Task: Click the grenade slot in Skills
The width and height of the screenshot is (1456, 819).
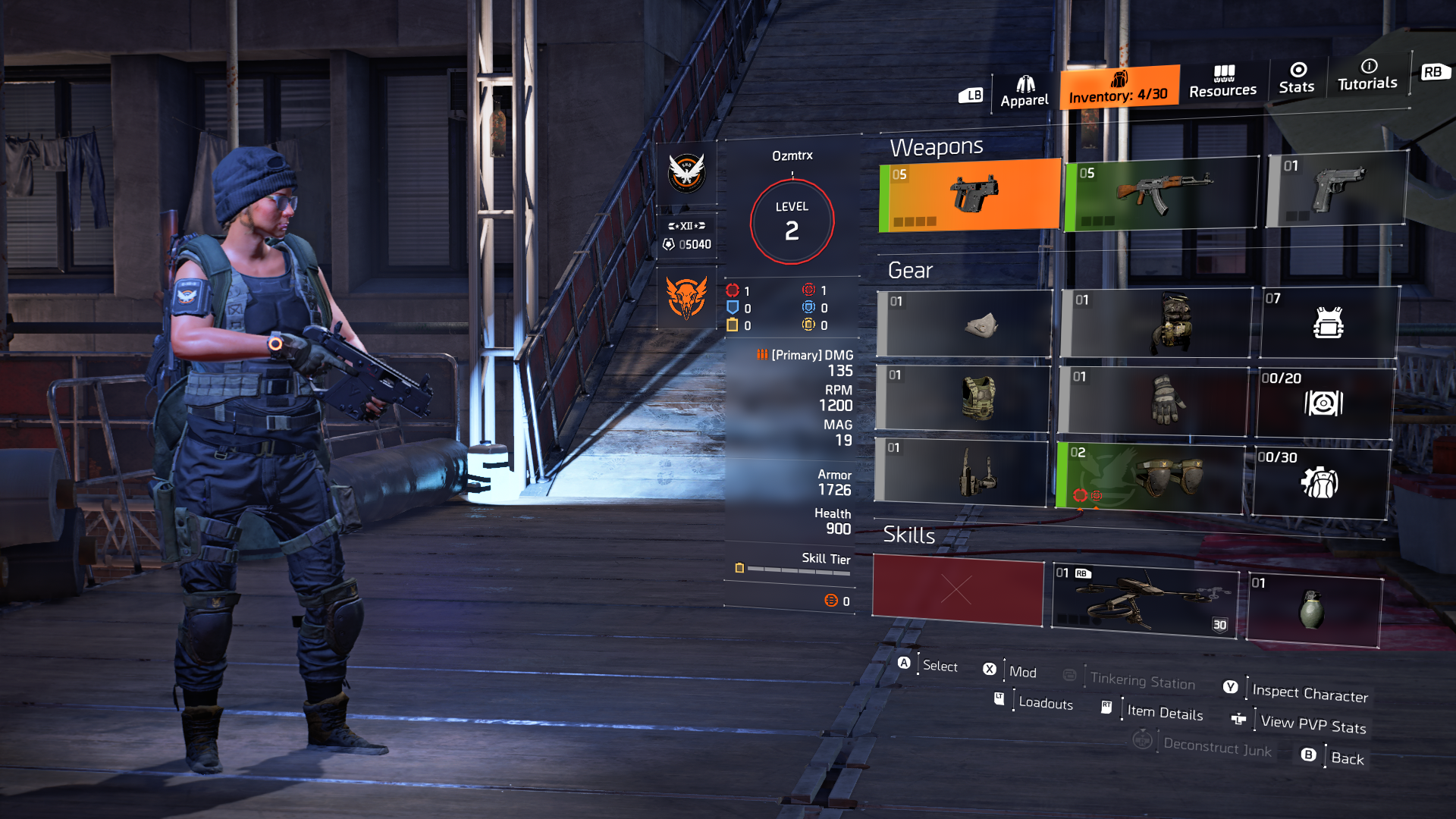Action: click(x=1312, y=607)
